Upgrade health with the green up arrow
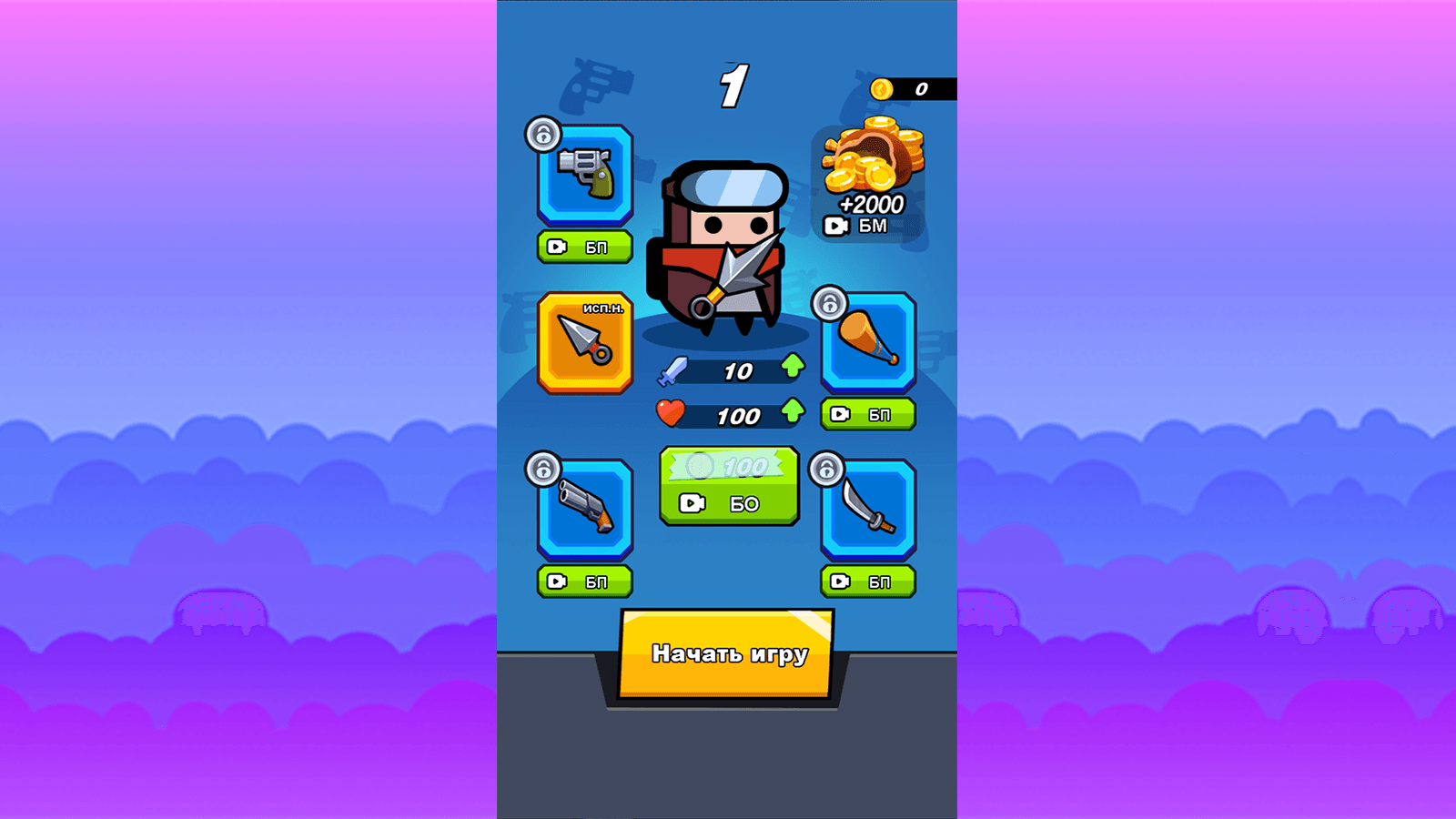 pyautogui.click(x=793, y=415)
